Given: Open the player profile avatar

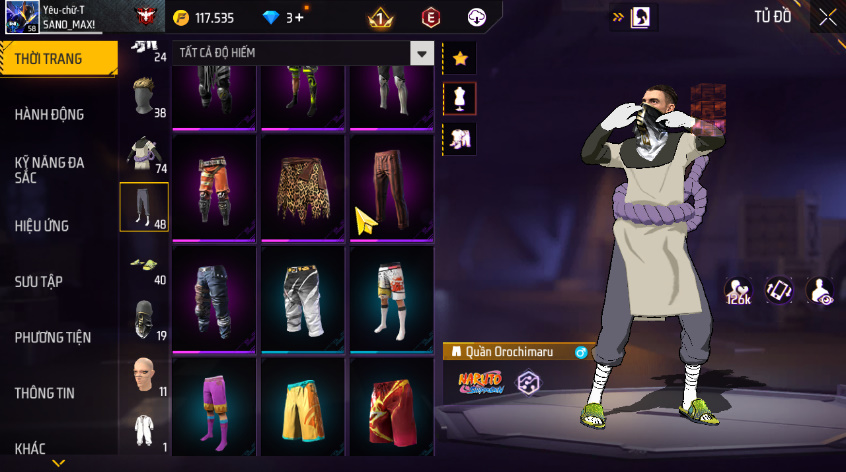Looking at the screenshot, I should point(20,17).
